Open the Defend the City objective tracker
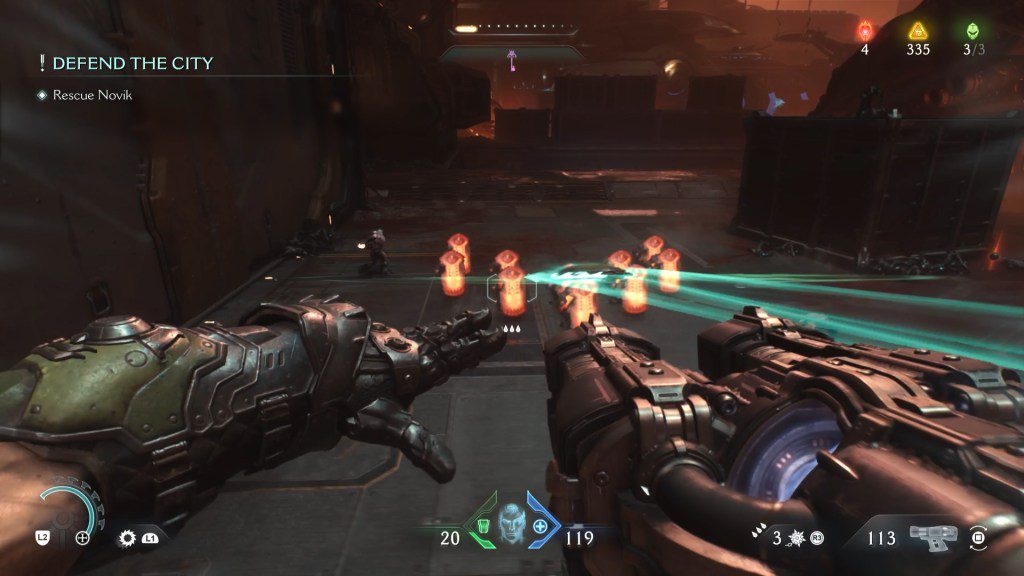The height and width of the screenshot is (576, 1024). pyautogui.click(x=132, y=64)
